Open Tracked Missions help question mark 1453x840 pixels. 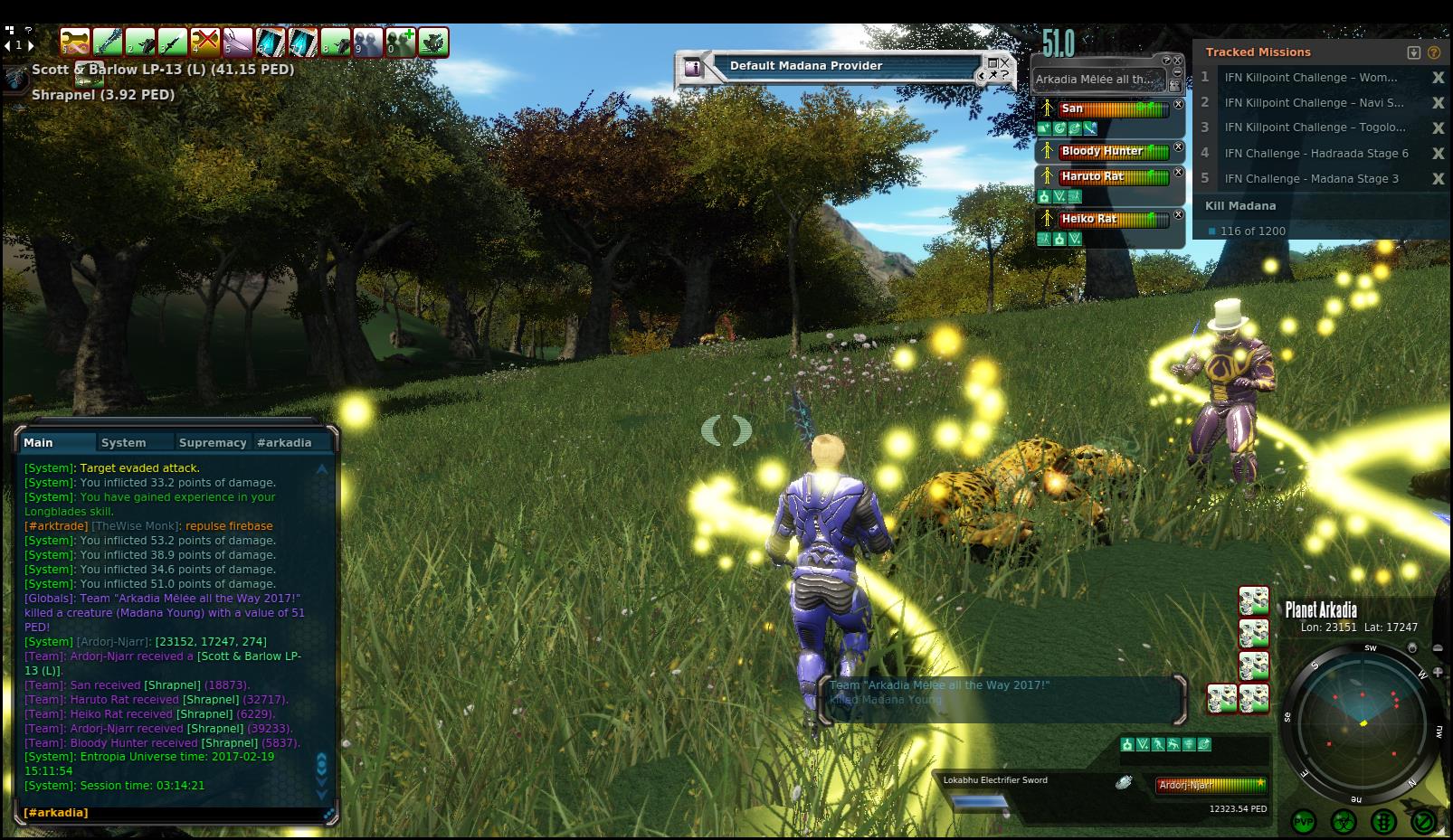1434,52
